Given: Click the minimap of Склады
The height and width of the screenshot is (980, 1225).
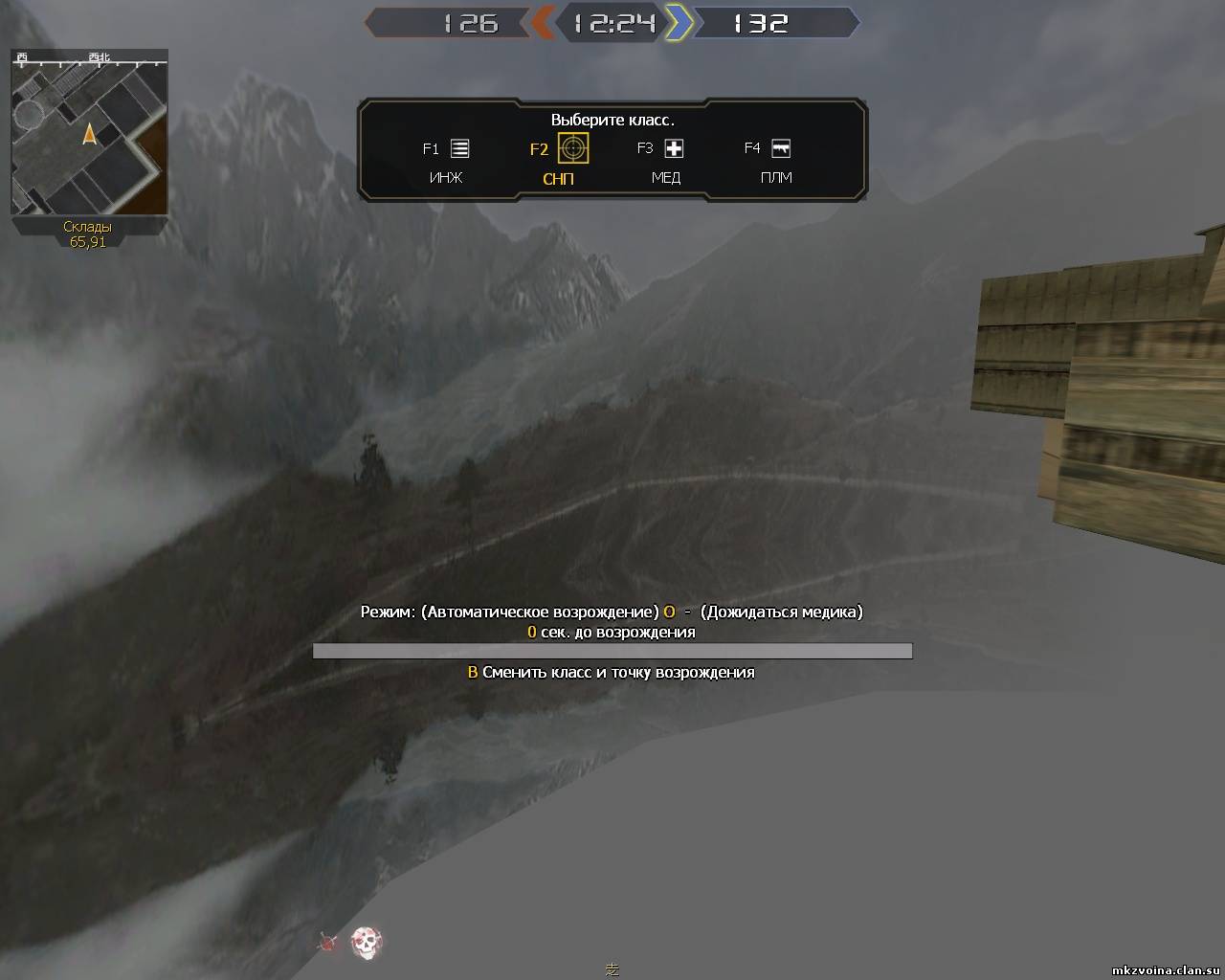Looking at the screenshot, I should [89, 133].
